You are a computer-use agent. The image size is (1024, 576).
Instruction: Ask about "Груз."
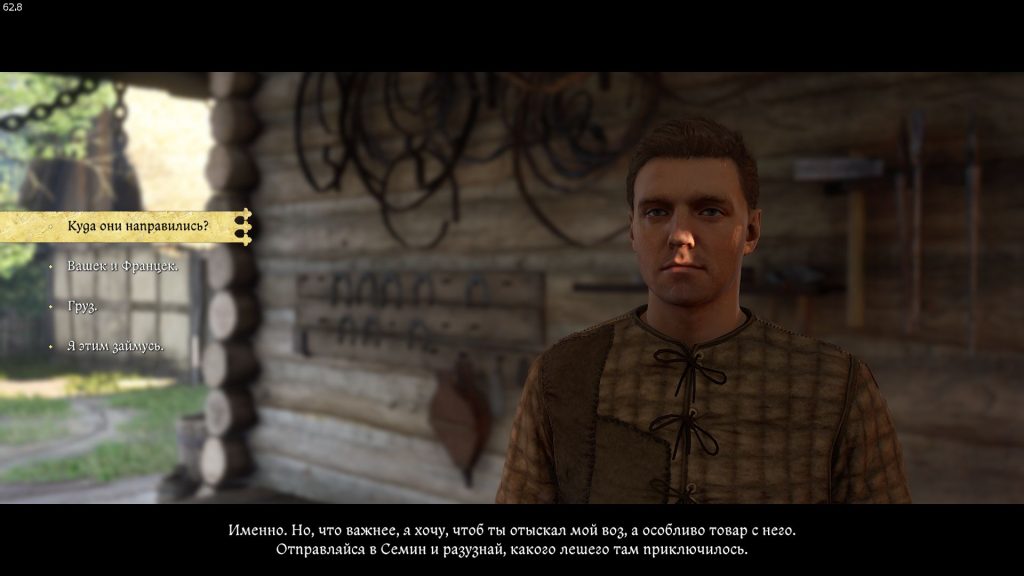tap(82, 306)
